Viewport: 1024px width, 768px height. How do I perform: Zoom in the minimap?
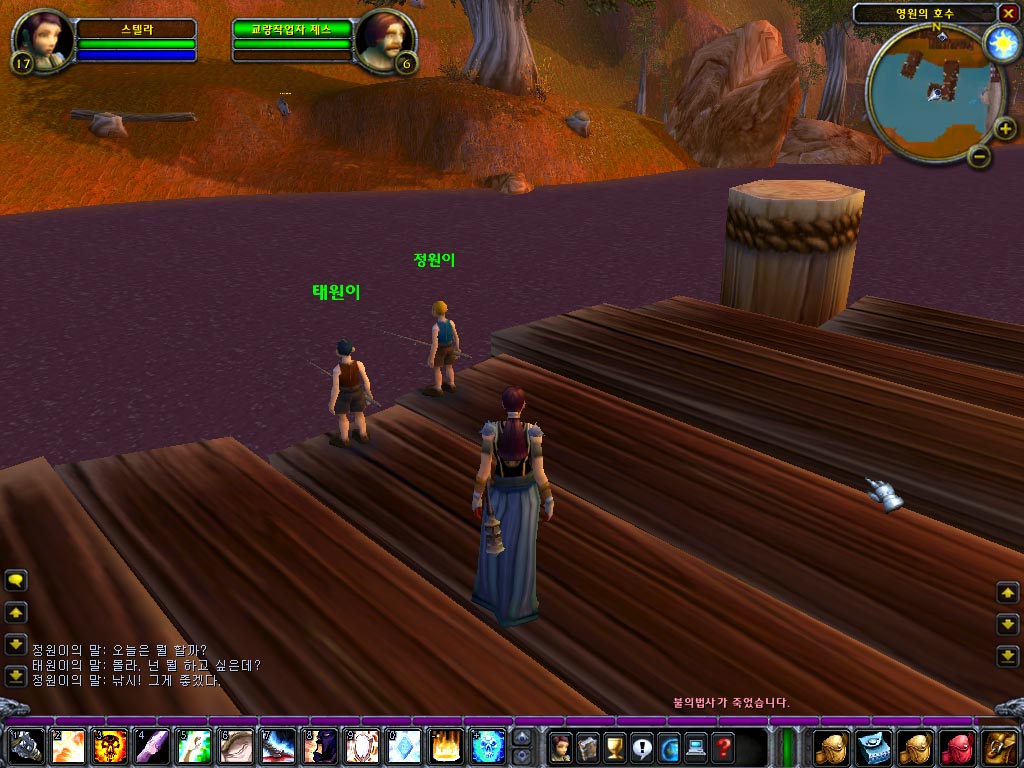point(1004,128)
